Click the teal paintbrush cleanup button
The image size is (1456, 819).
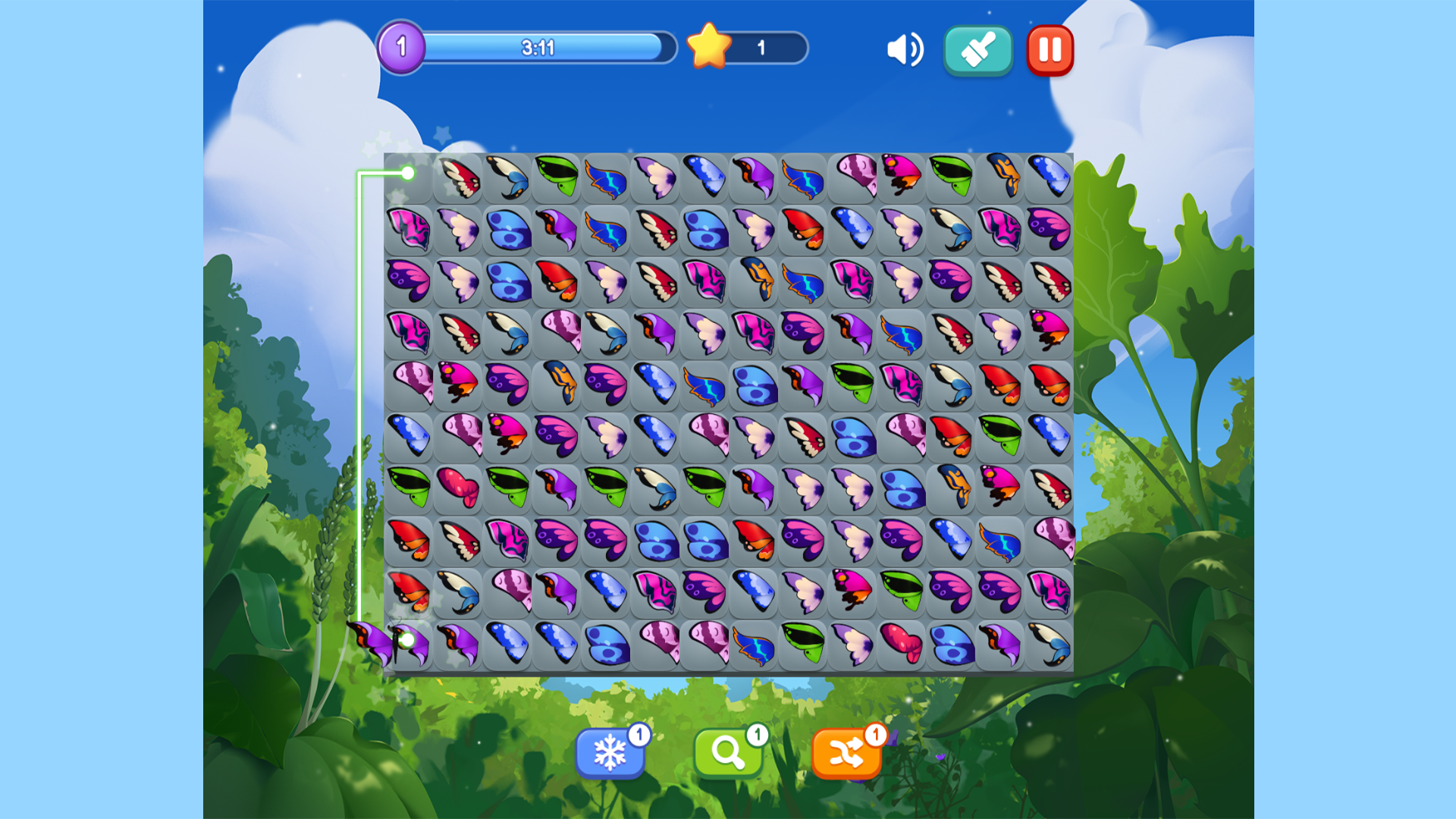click(977, 50)
